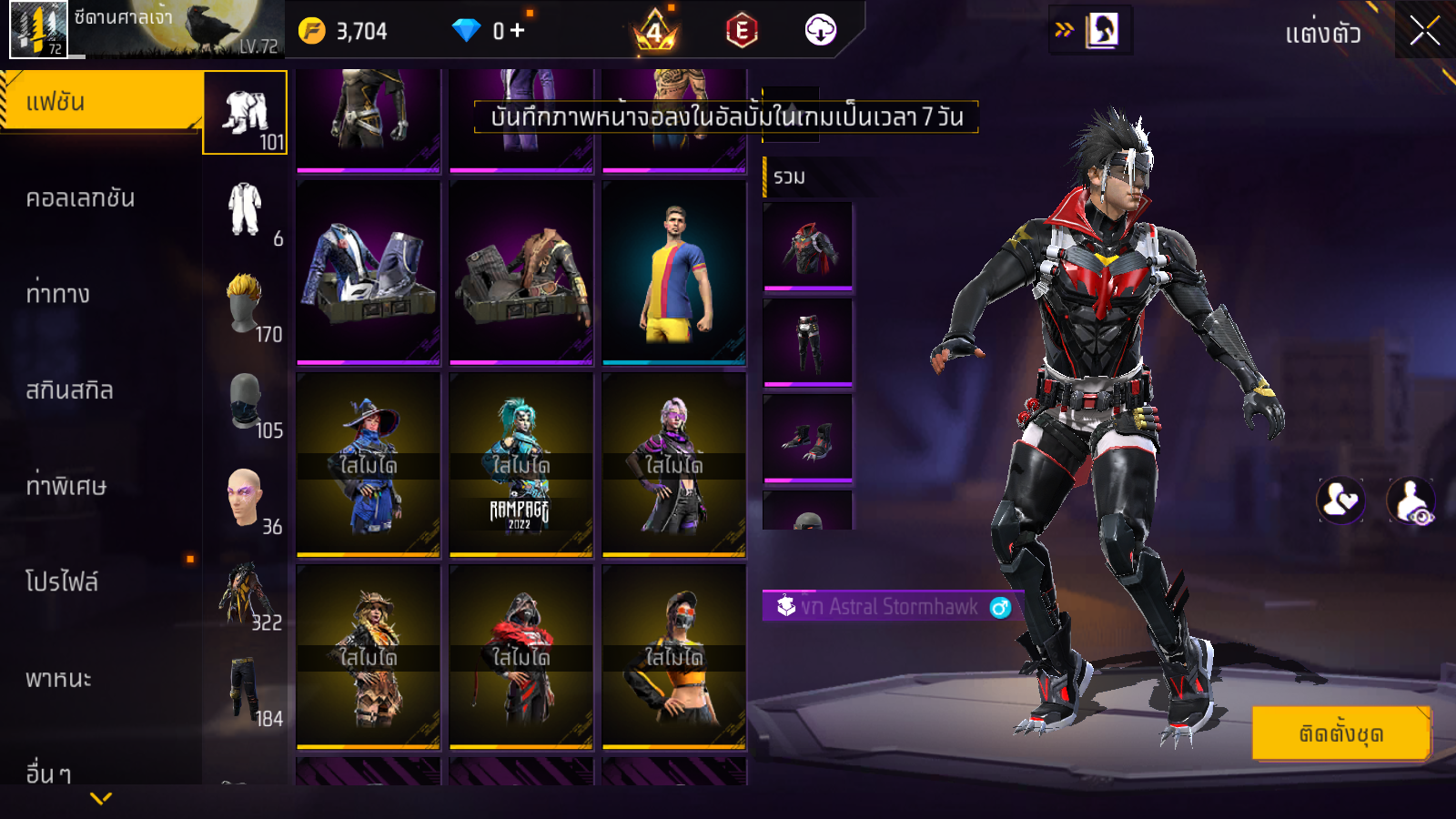The width and height of the screenshot is (1456, 819).
Task: Select the outfit bundle category with count 101
Action: (x=246, y=113)
